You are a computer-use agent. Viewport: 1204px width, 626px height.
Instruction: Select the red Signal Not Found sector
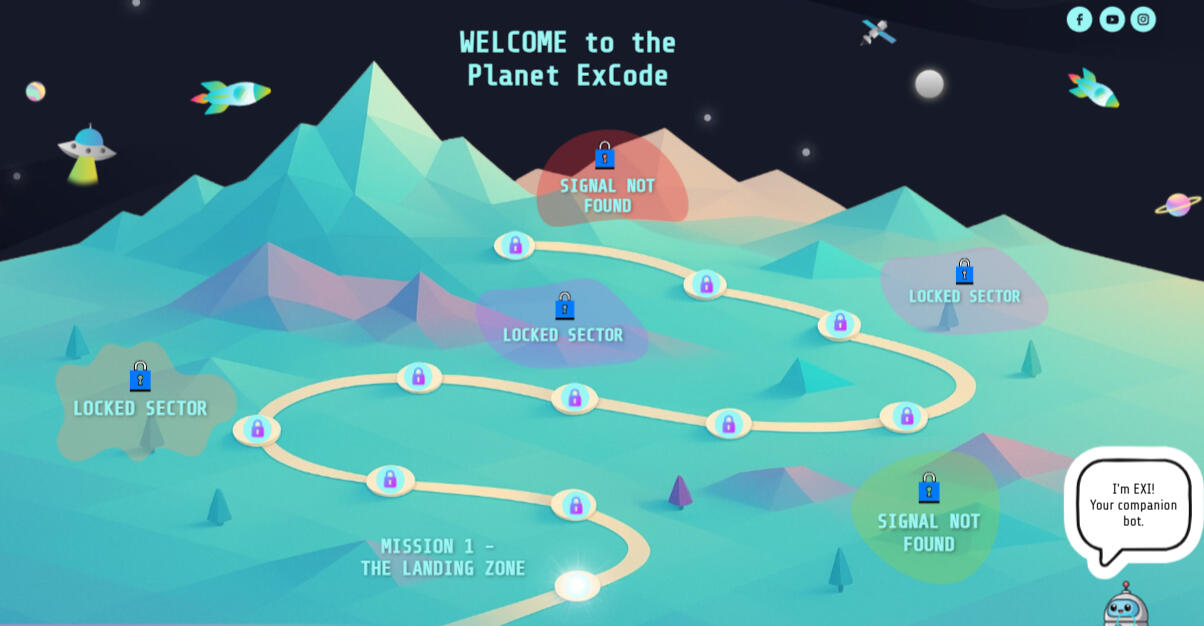coord(608,182)
